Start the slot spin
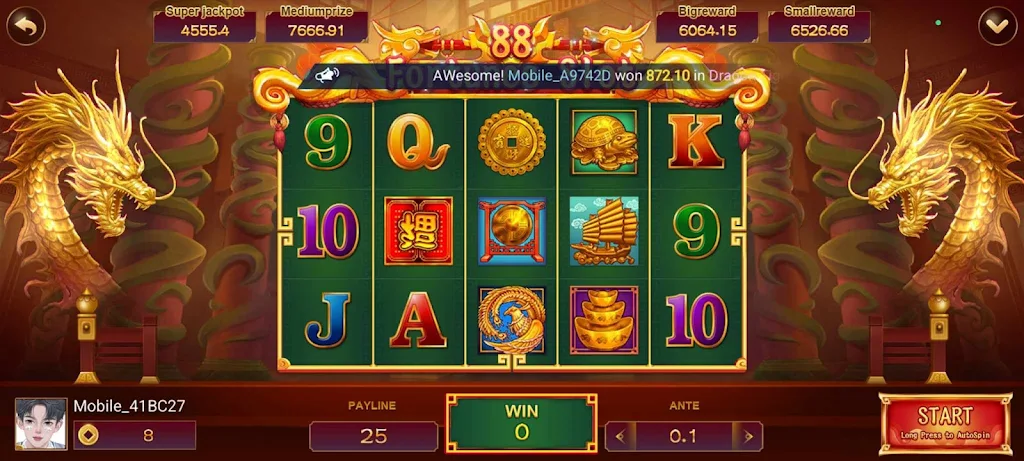1024x461 pixels. pyautogui.click(x=944, y=424)
